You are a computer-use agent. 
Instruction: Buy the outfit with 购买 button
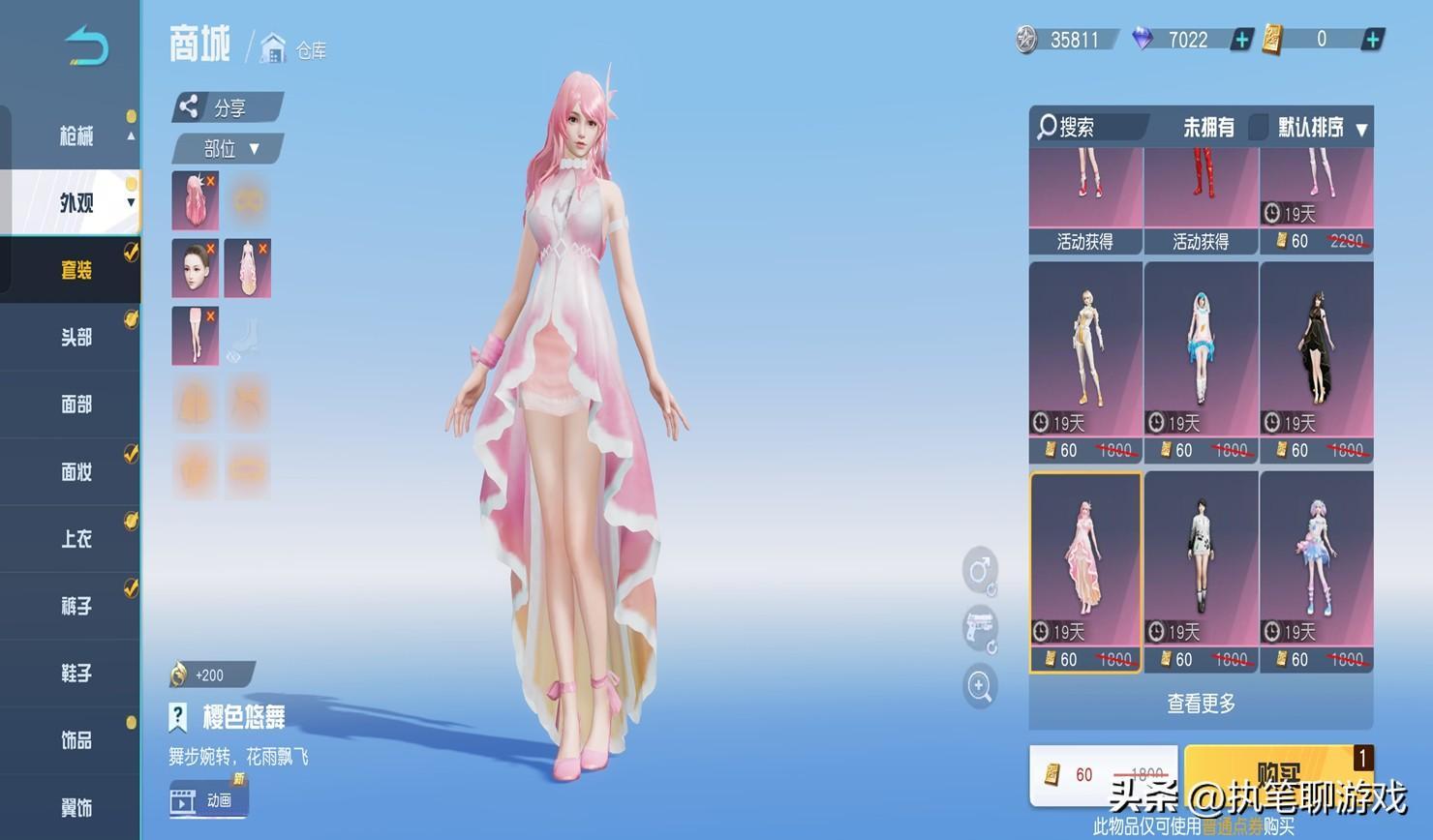(x=1278, y=772)
